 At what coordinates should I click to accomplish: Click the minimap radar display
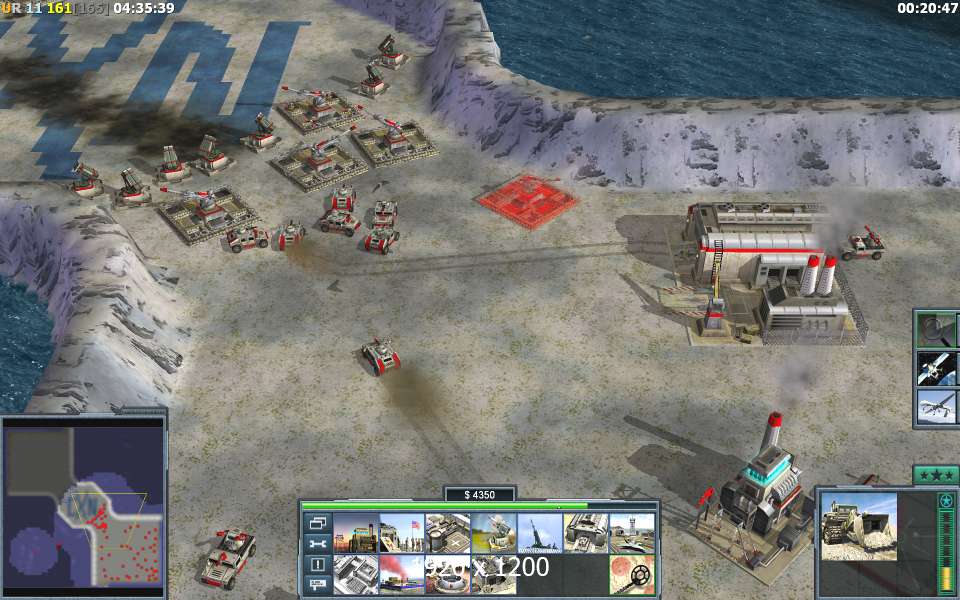pos(83,503)
